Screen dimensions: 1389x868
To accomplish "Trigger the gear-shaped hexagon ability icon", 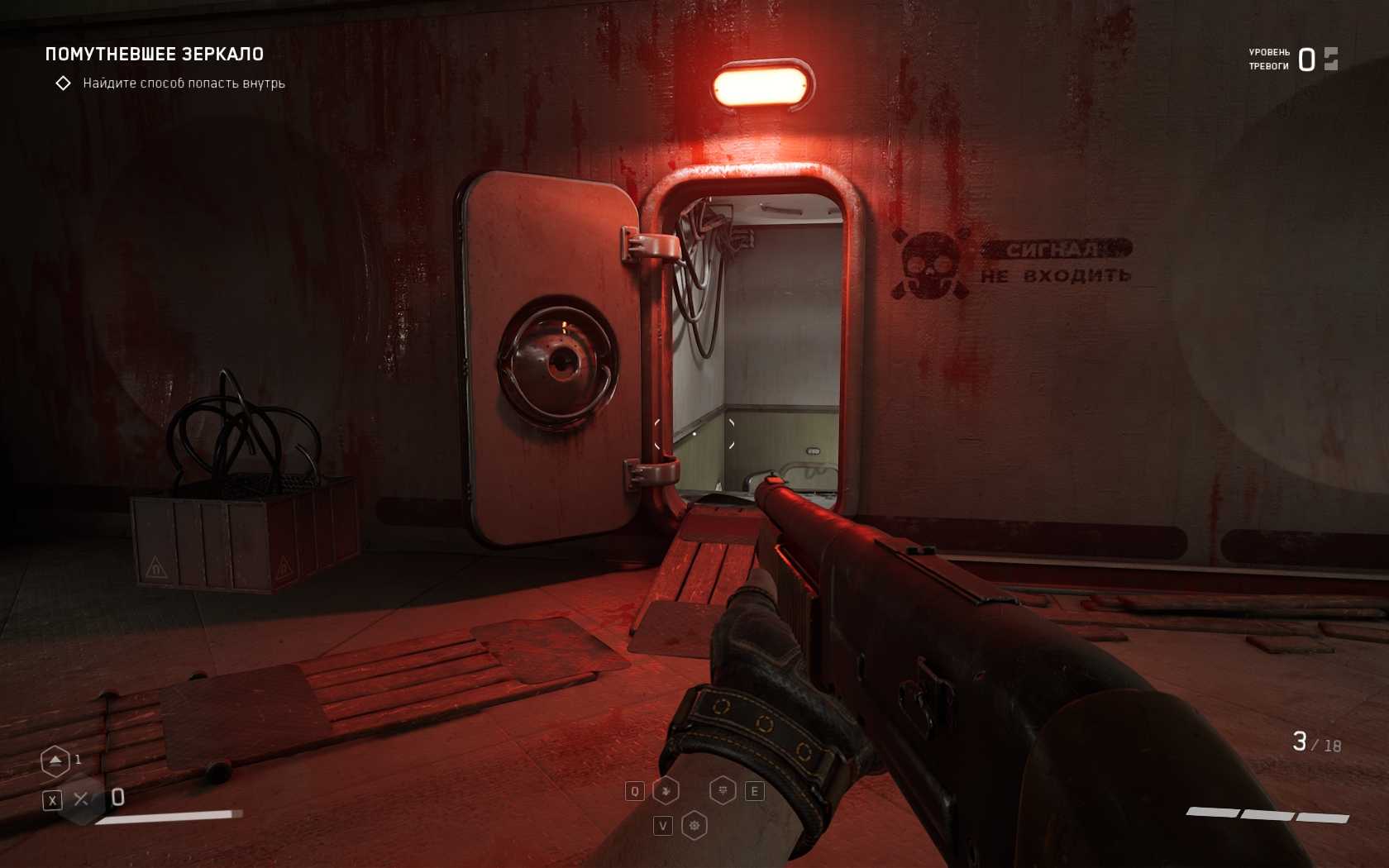I will pyautogui.click(x=694, y=825).
